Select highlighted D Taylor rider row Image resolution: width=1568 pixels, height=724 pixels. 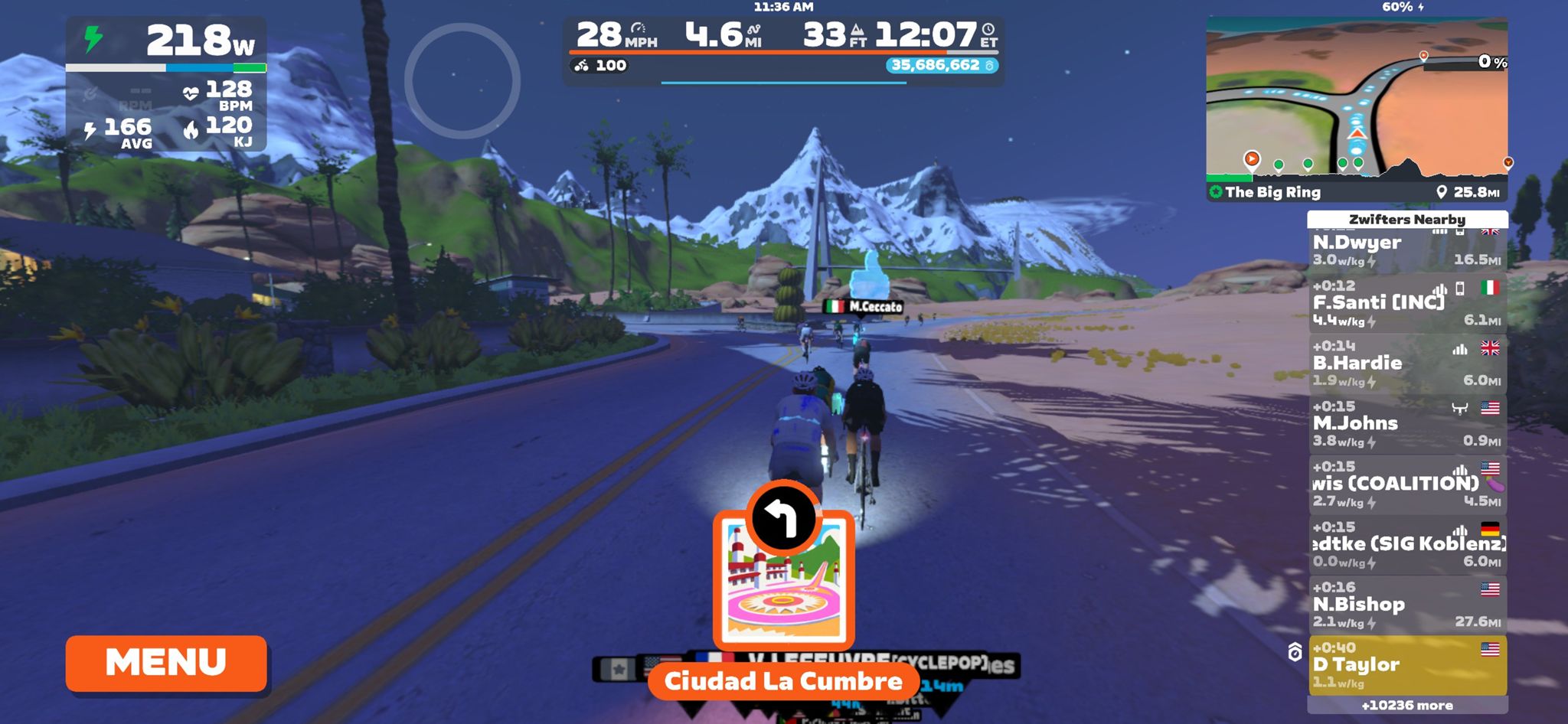(1406, 664)
